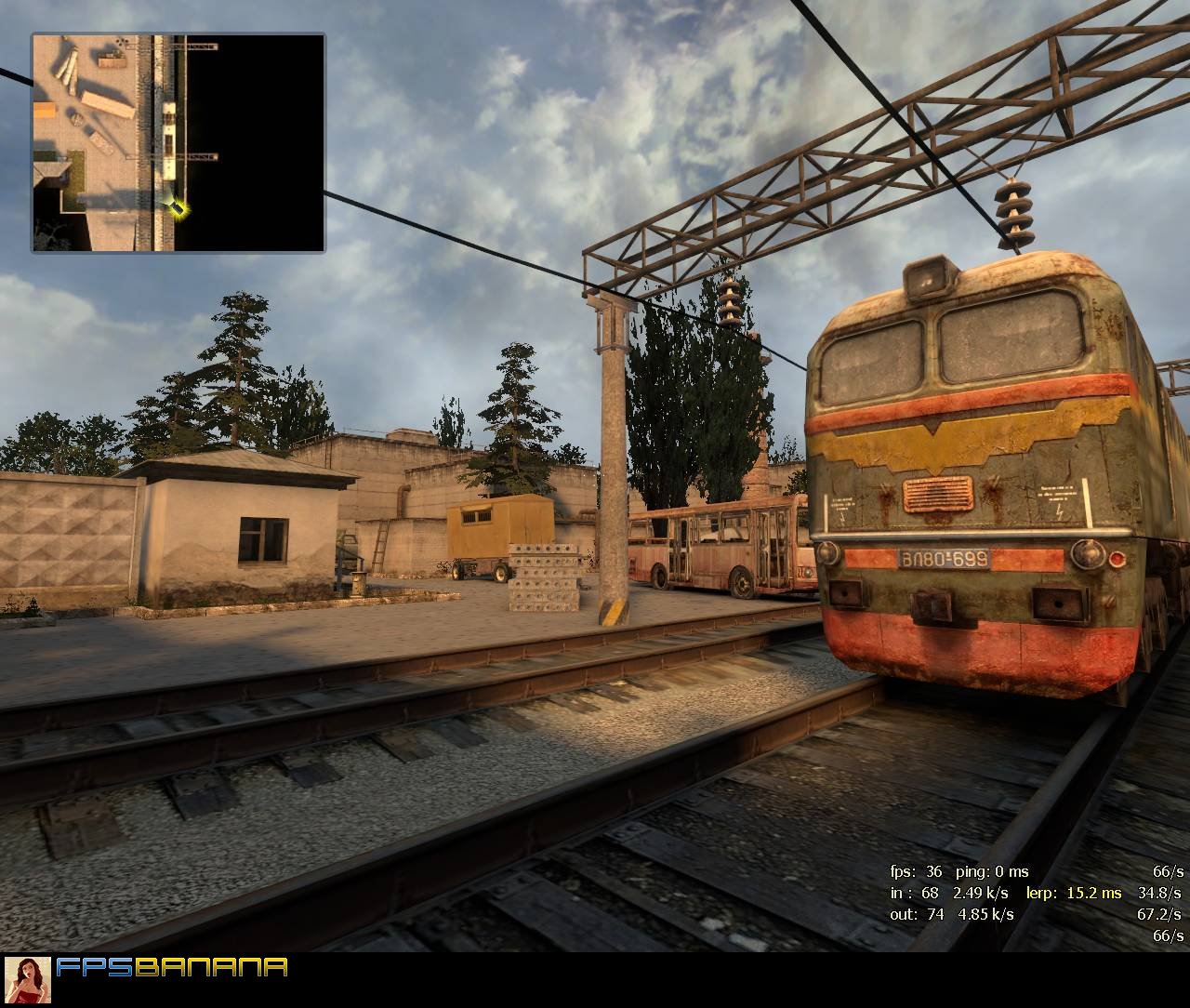Select the train carriage on the minimap

[169, 140]
